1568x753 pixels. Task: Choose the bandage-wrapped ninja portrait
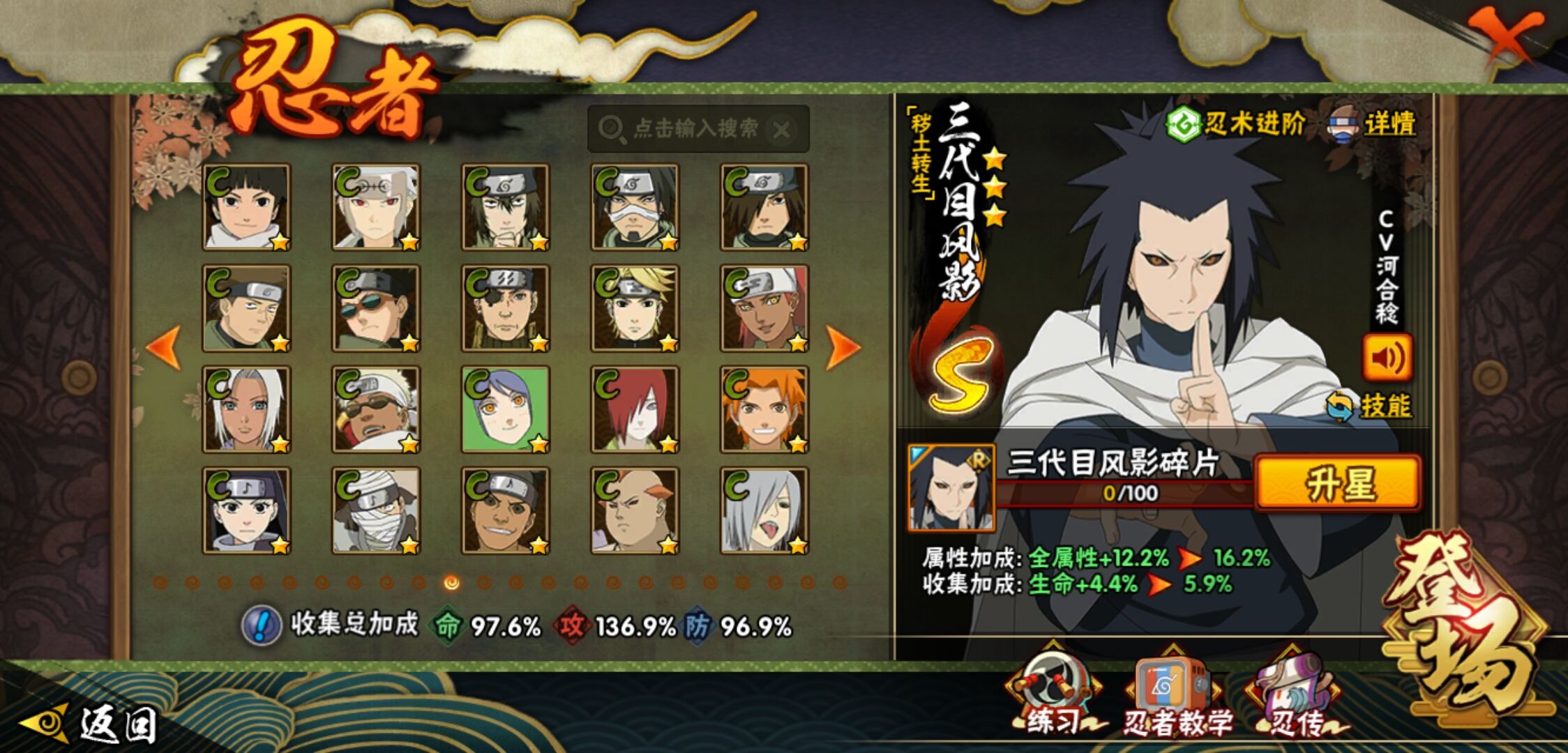pos(376,510)
